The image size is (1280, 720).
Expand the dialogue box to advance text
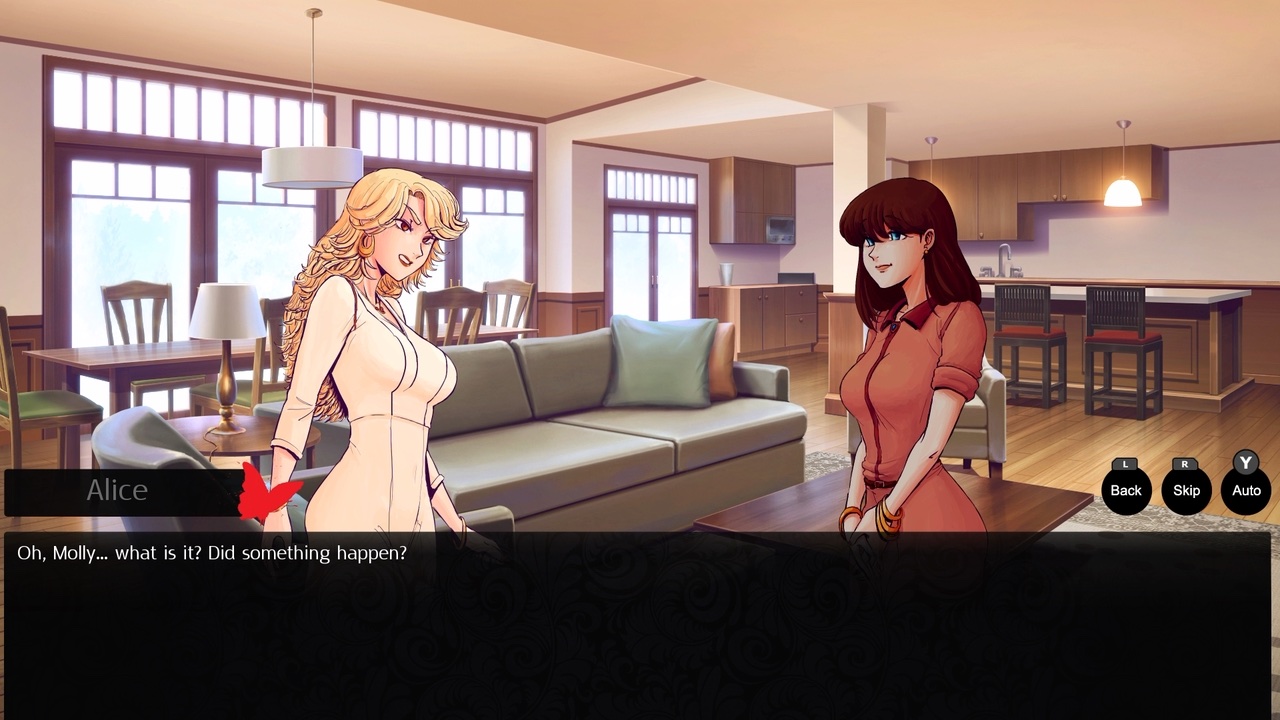[640, 620]
